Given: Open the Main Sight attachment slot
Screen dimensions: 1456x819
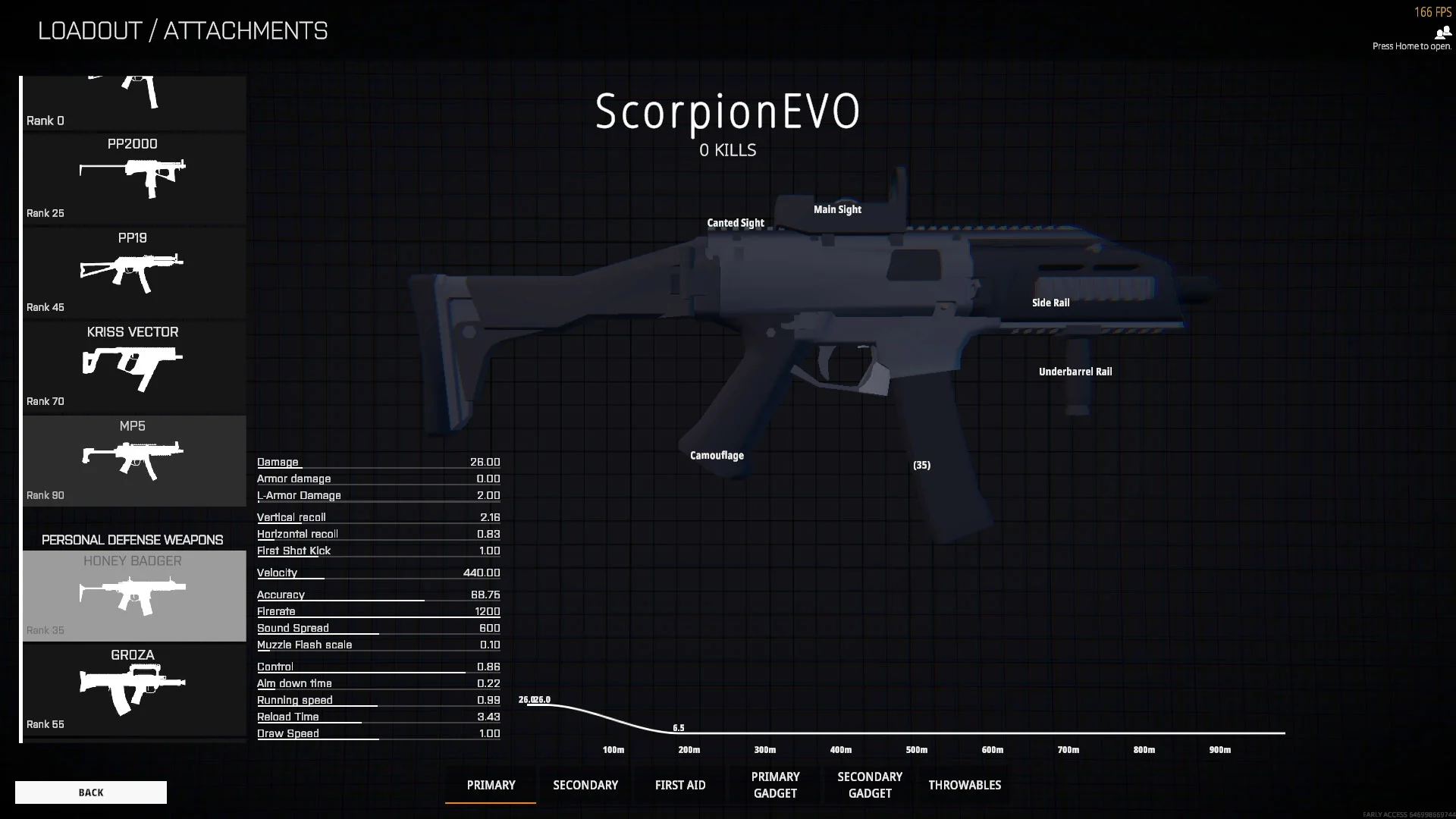Looking at the screenshot, I should [836, 209].
